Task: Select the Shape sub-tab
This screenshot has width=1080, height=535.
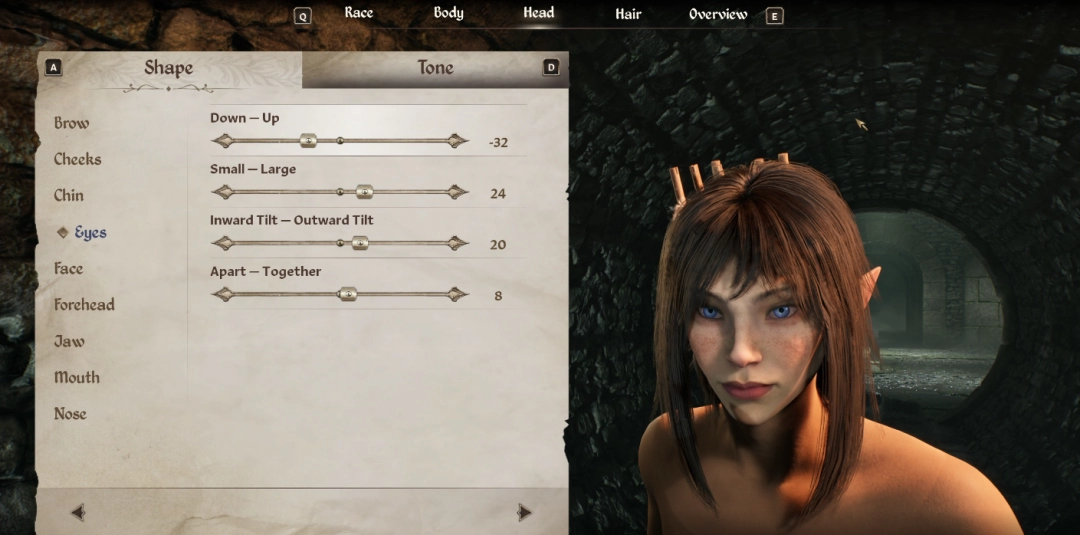Action: 168,68
